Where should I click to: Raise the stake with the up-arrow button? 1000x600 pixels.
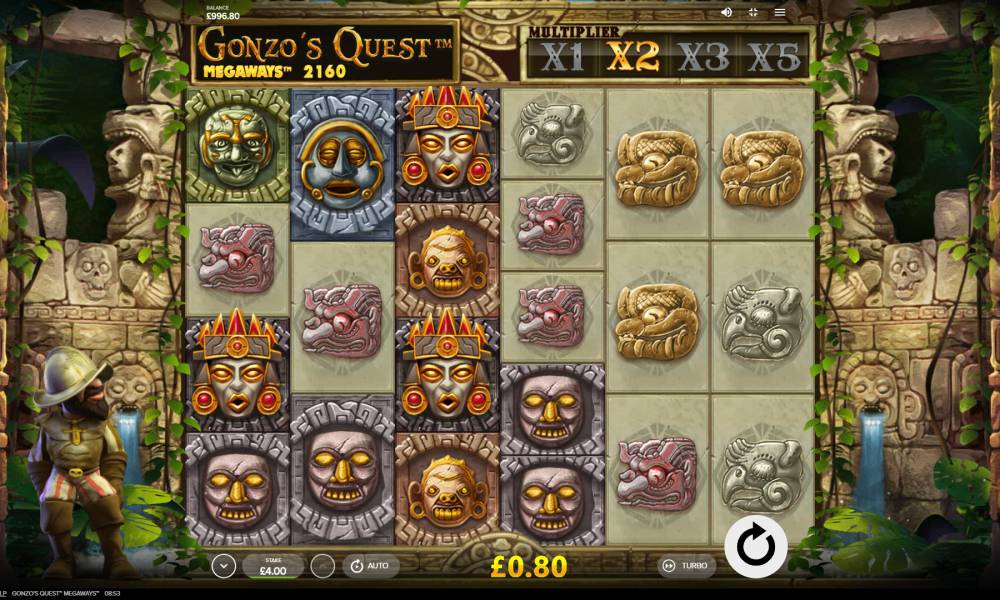[322, 566]
